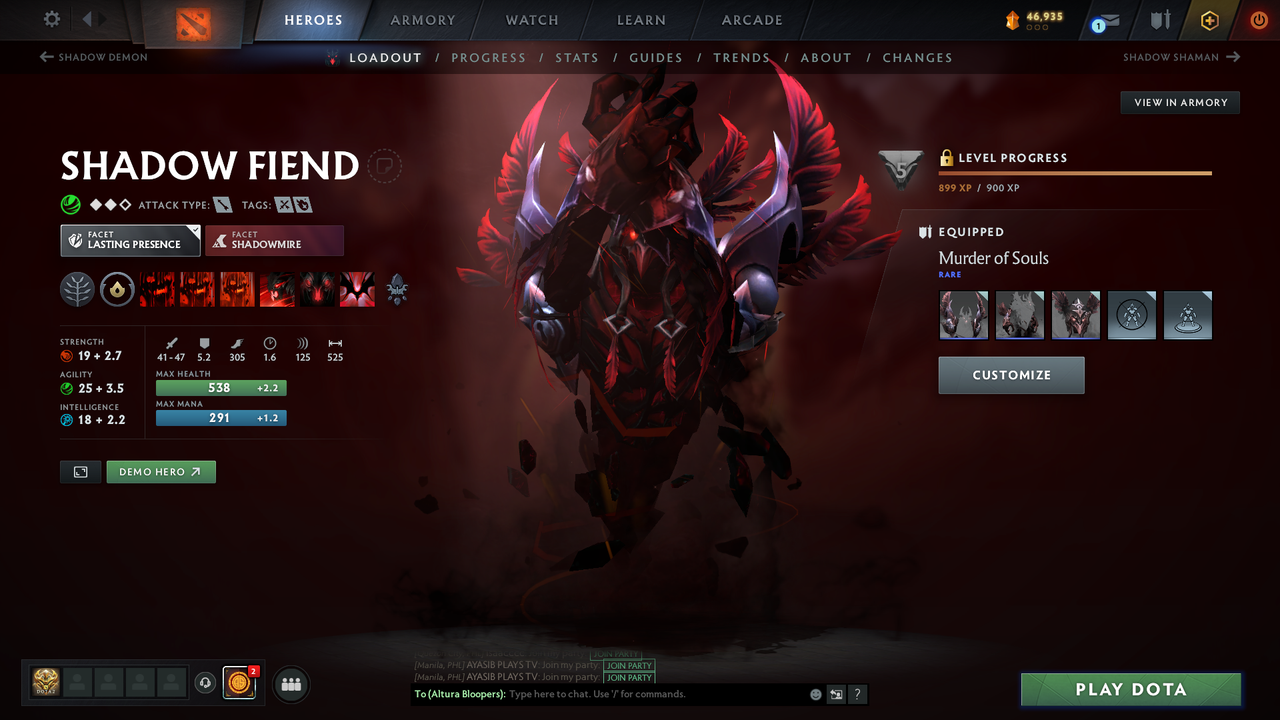Select the Lasting Presence facet
Screen dimensions: 1280x720
tap(130, 240)
